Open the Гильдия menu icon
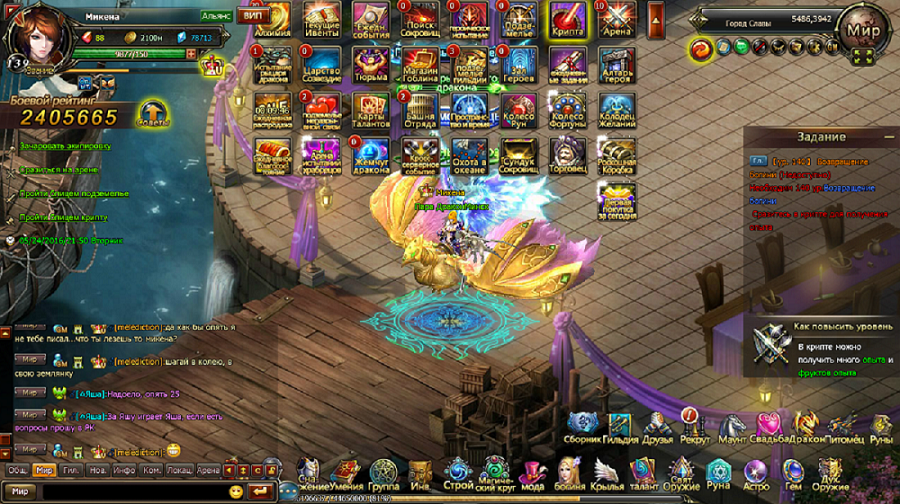 click(620, 428)
